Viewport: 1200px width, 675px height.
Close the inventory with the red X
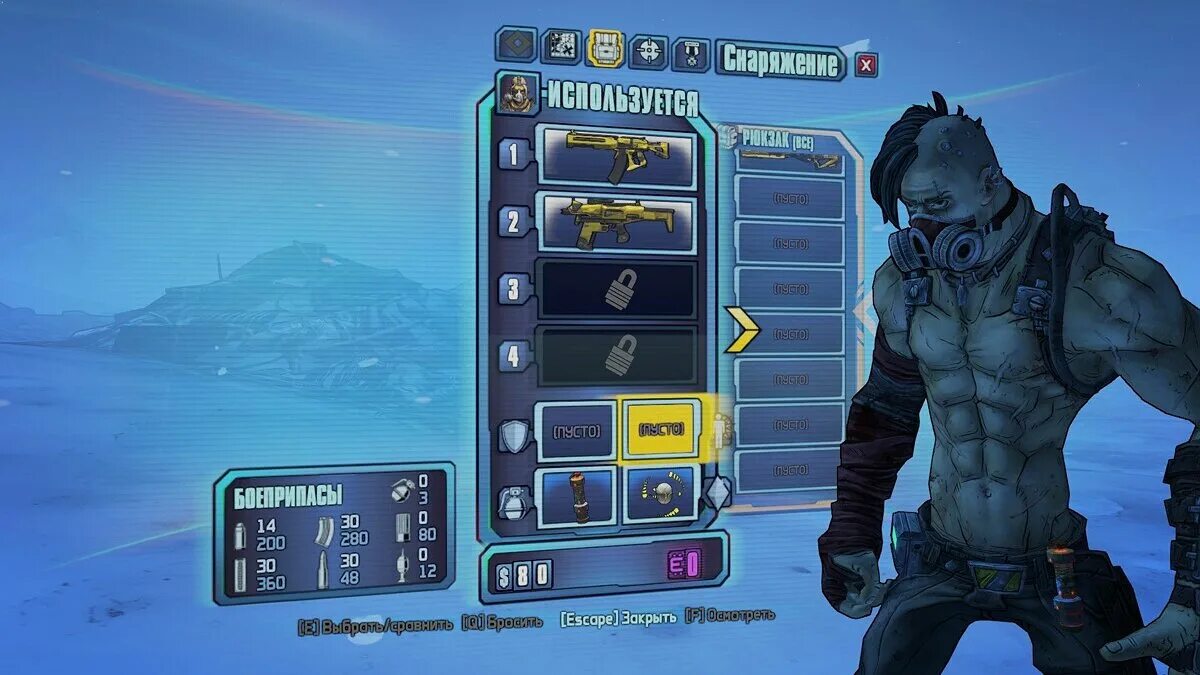(x=866, y=65)
